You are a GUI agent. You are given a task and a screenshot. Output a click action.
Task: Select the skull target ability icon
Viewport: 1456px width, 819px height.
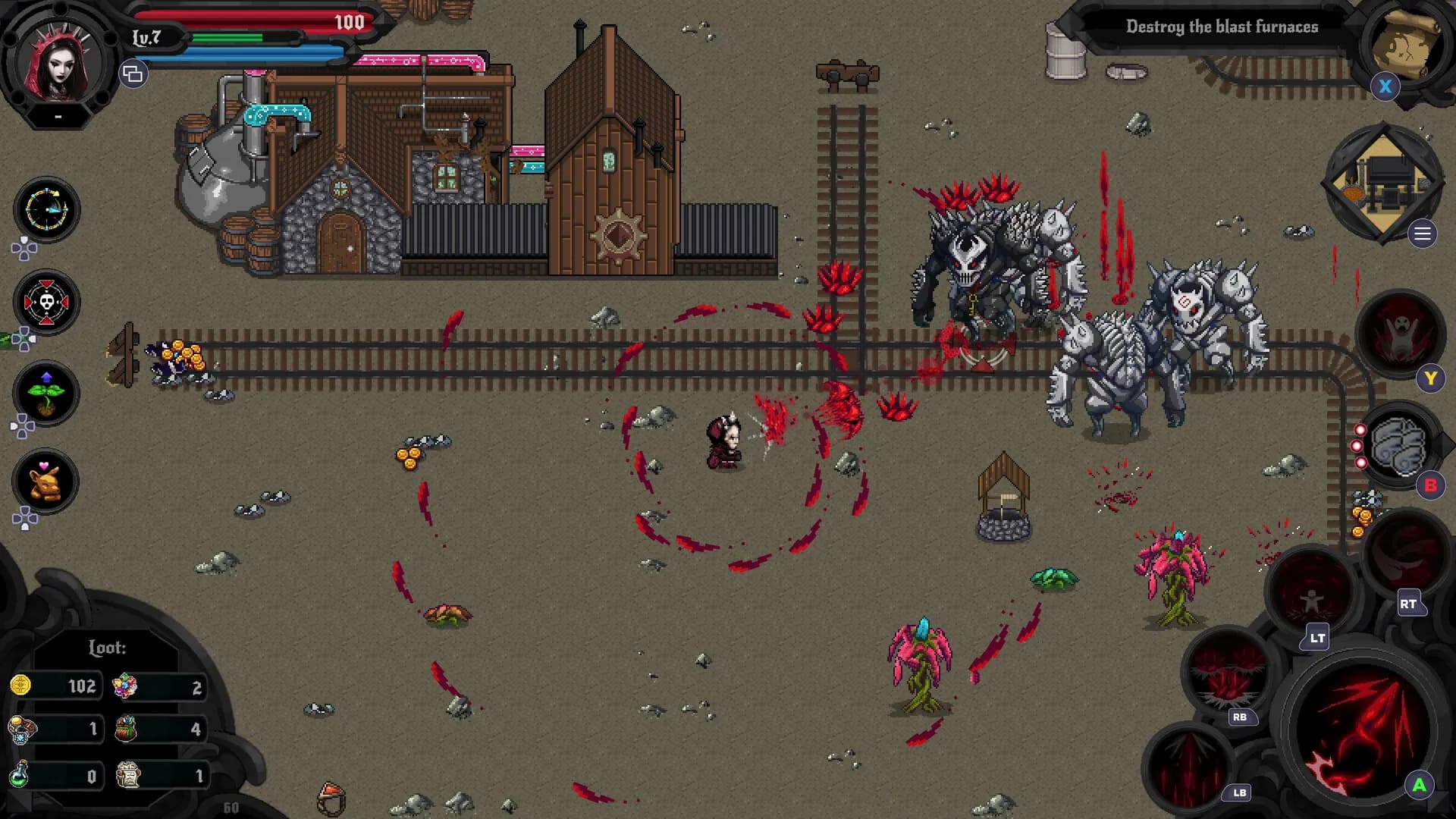[46, 303]
